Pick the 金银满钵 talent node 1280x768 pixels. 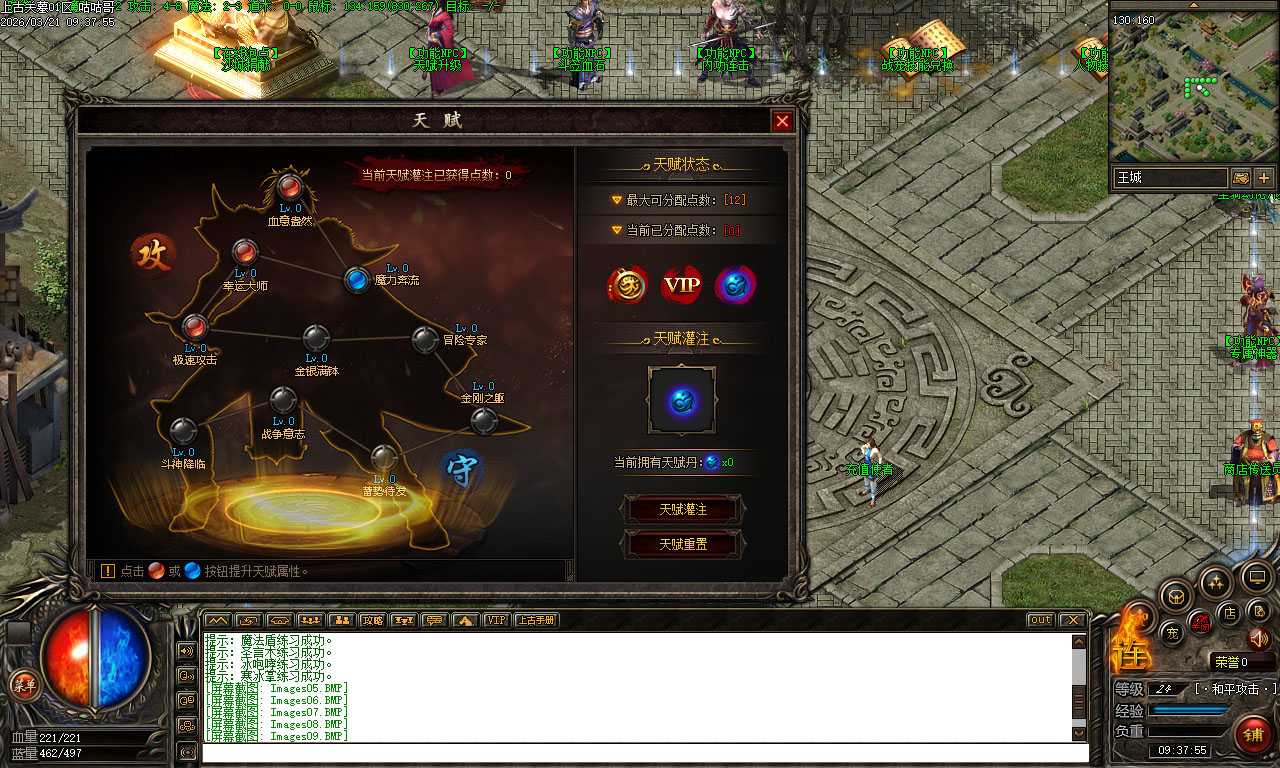pos(316,338)
